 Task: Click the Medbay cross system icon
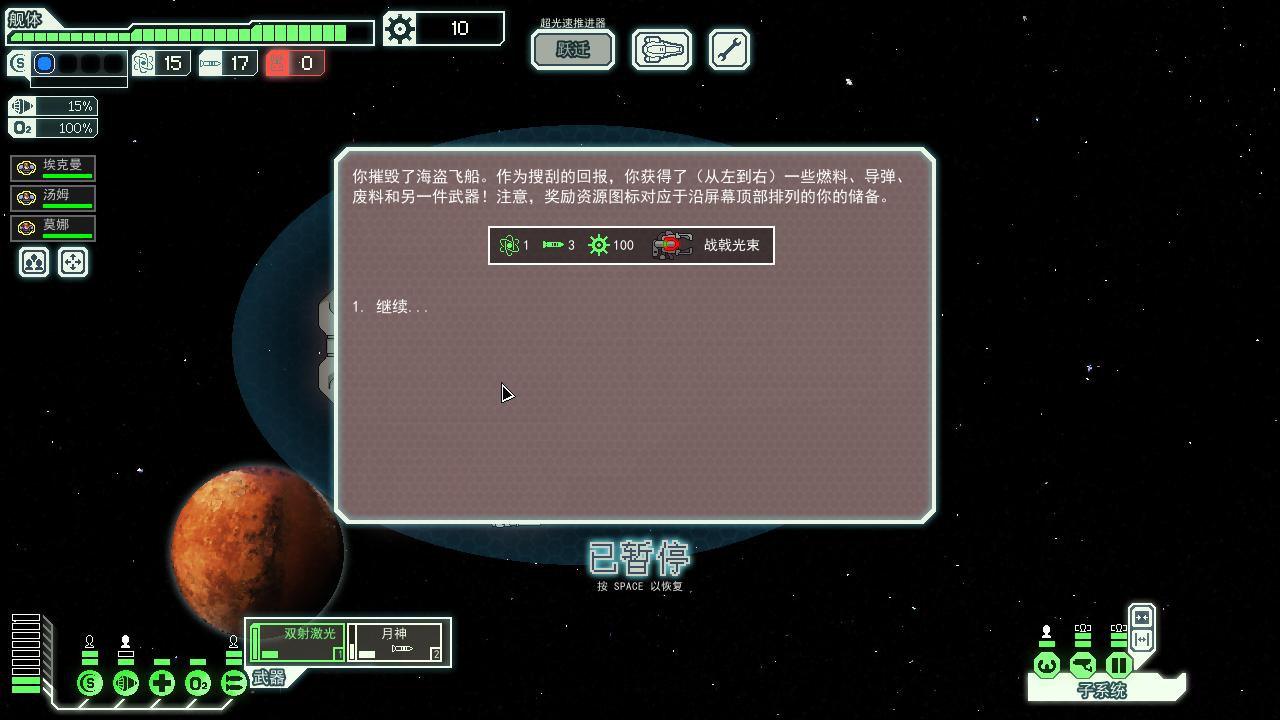click(162, 684)
